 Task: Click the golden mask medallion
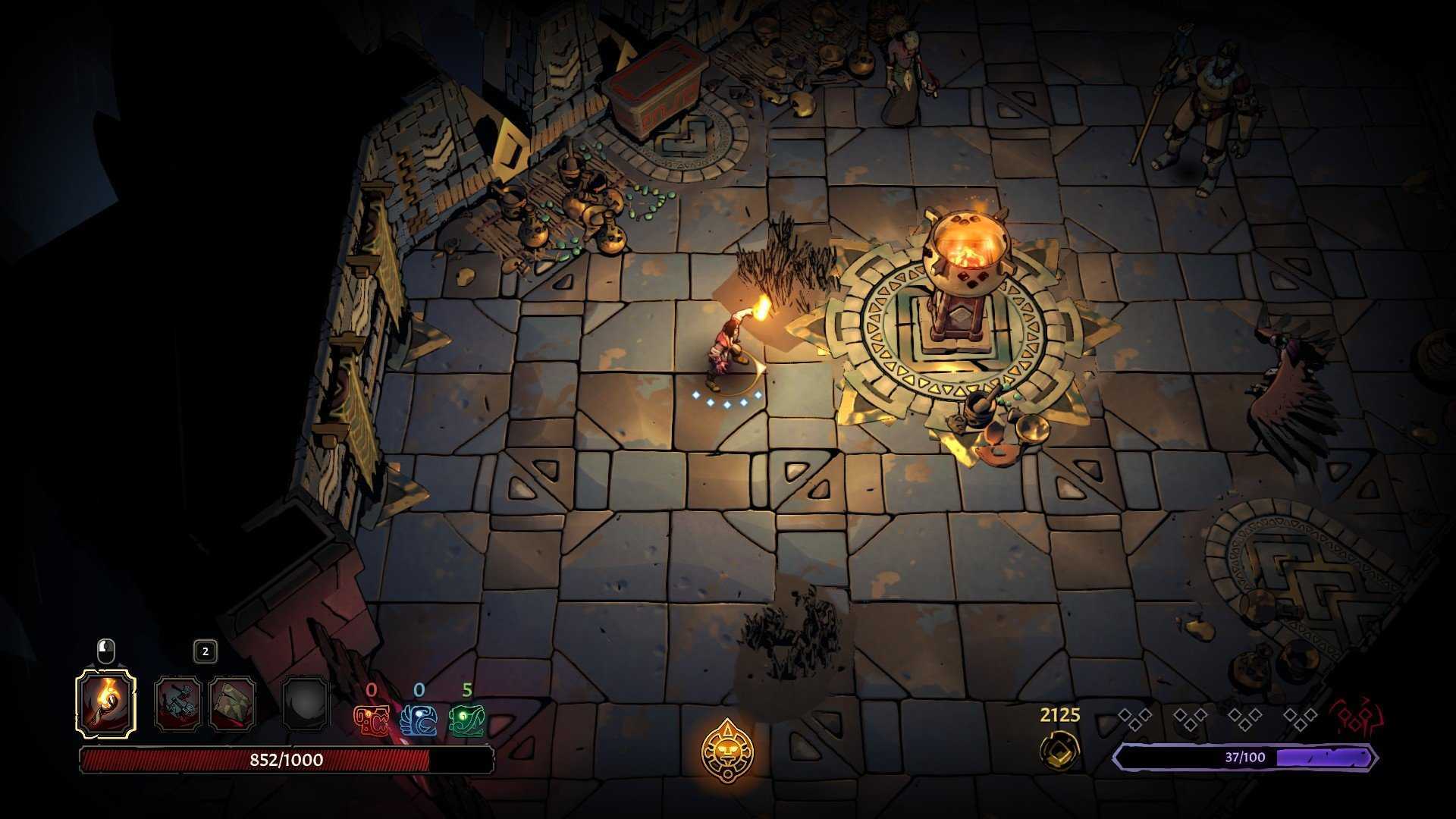727,750
